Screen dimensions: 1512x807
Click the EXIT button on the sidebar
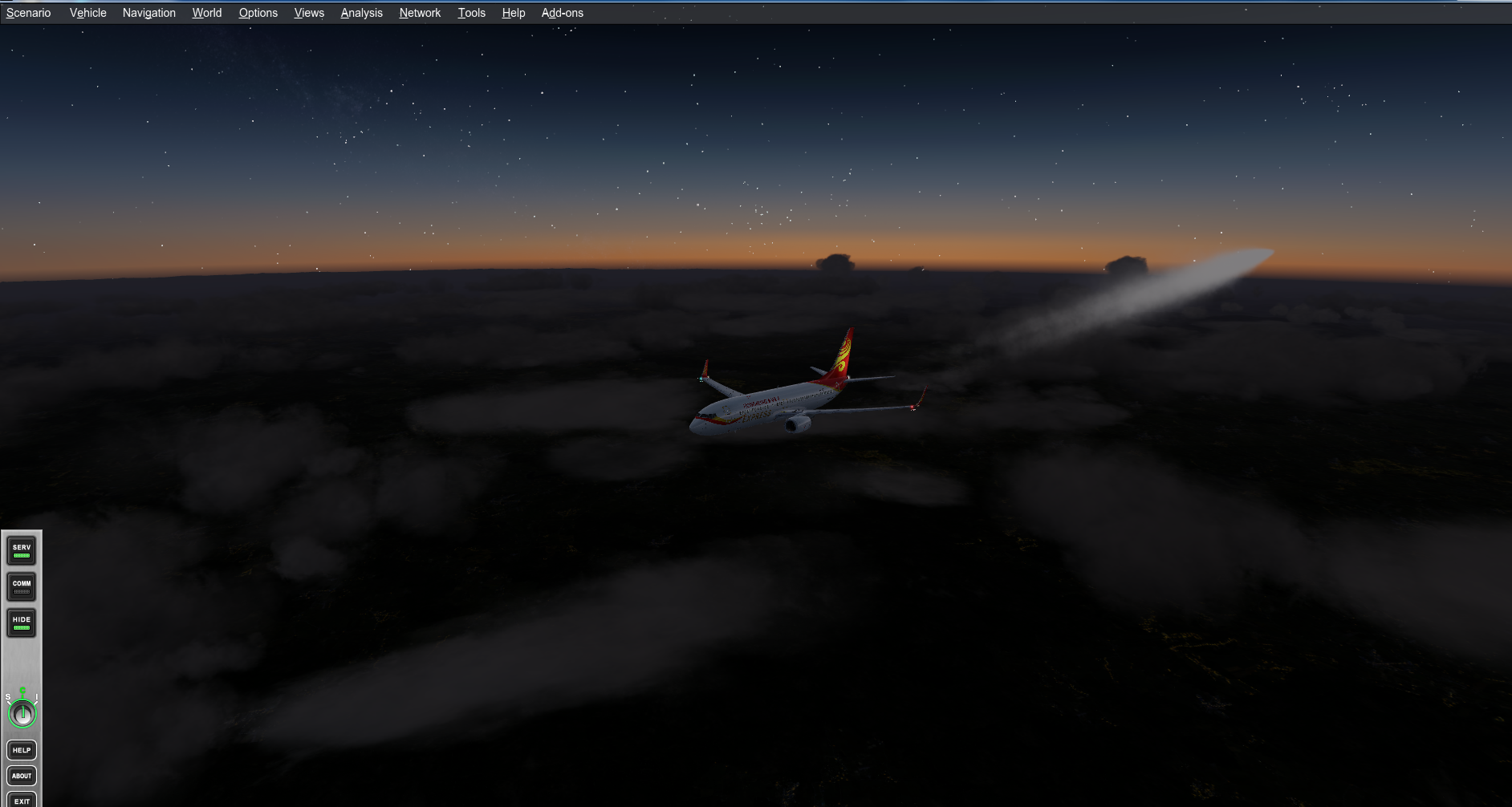coord(21,800)
